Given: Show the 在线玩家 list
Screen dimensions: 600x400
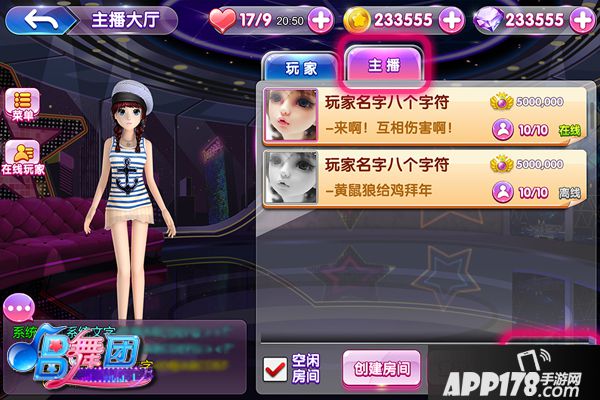Looking at the screenshot, I should (22, 156).
